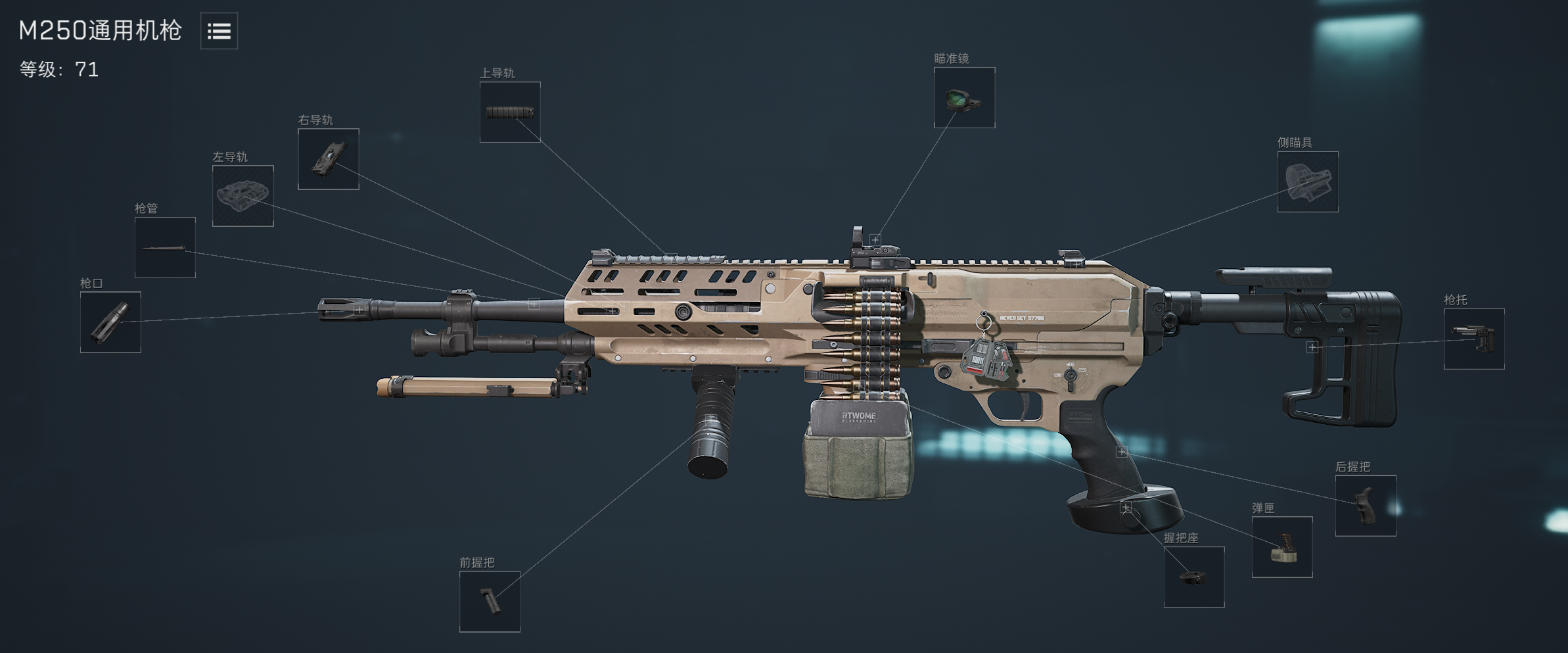Select the 握把座 grip base slot
The height and width of the screenshot is (653, 1568).
pyautogui.click(x=1193, y=577)
